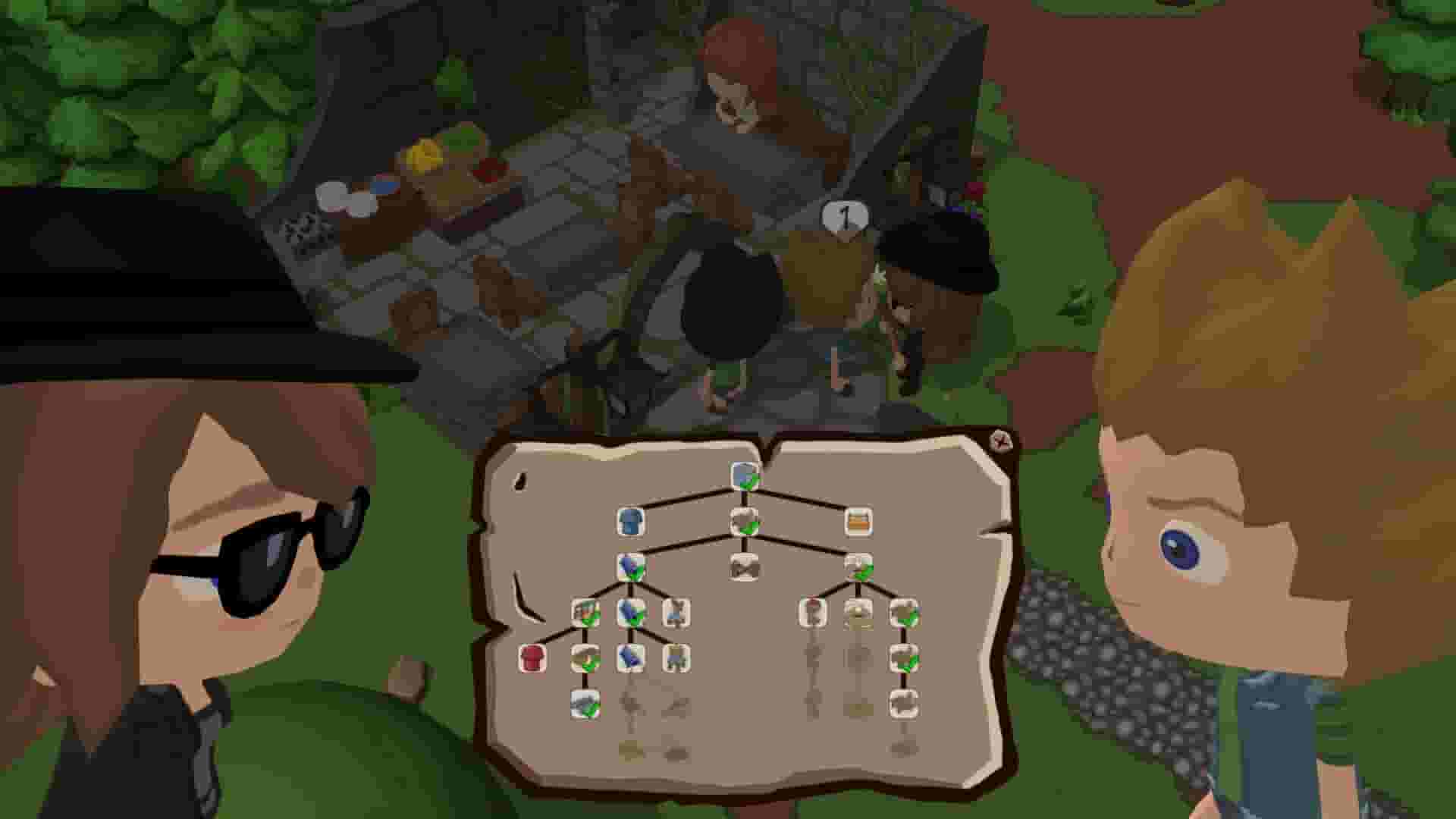
Task: Click the lowest empty node of the right branch
Action: click(904, 704)
